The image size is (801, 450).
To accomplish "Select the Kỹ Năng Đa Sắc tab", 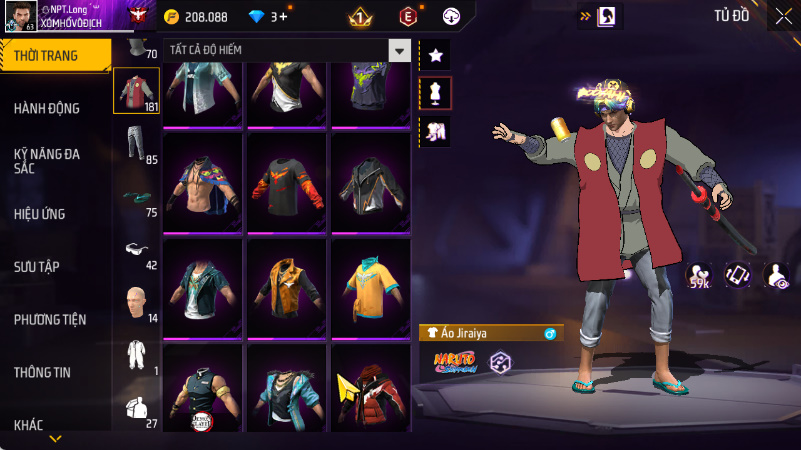I will point(47,162).
